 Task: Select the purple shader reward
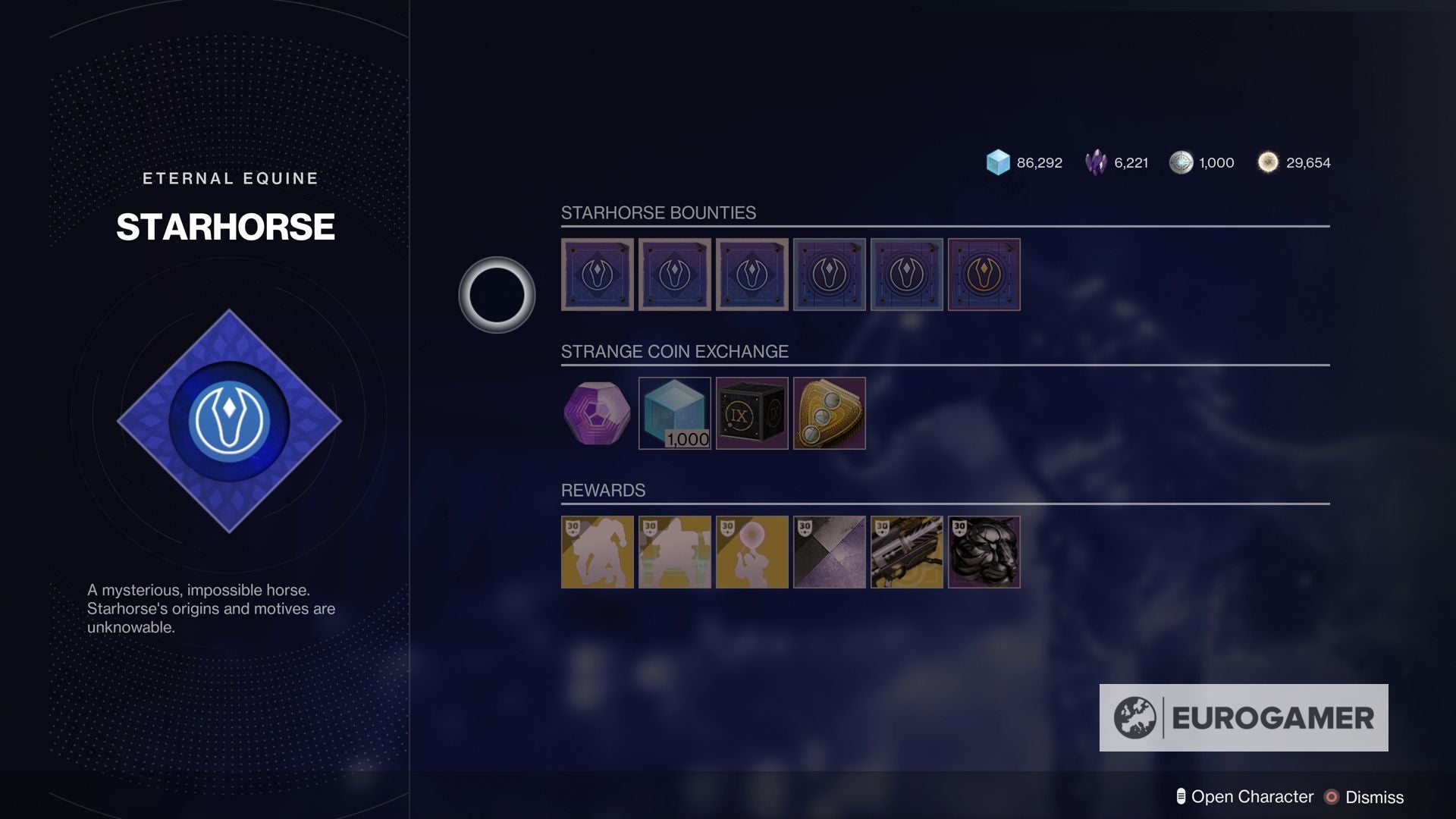tap(829, 551)
